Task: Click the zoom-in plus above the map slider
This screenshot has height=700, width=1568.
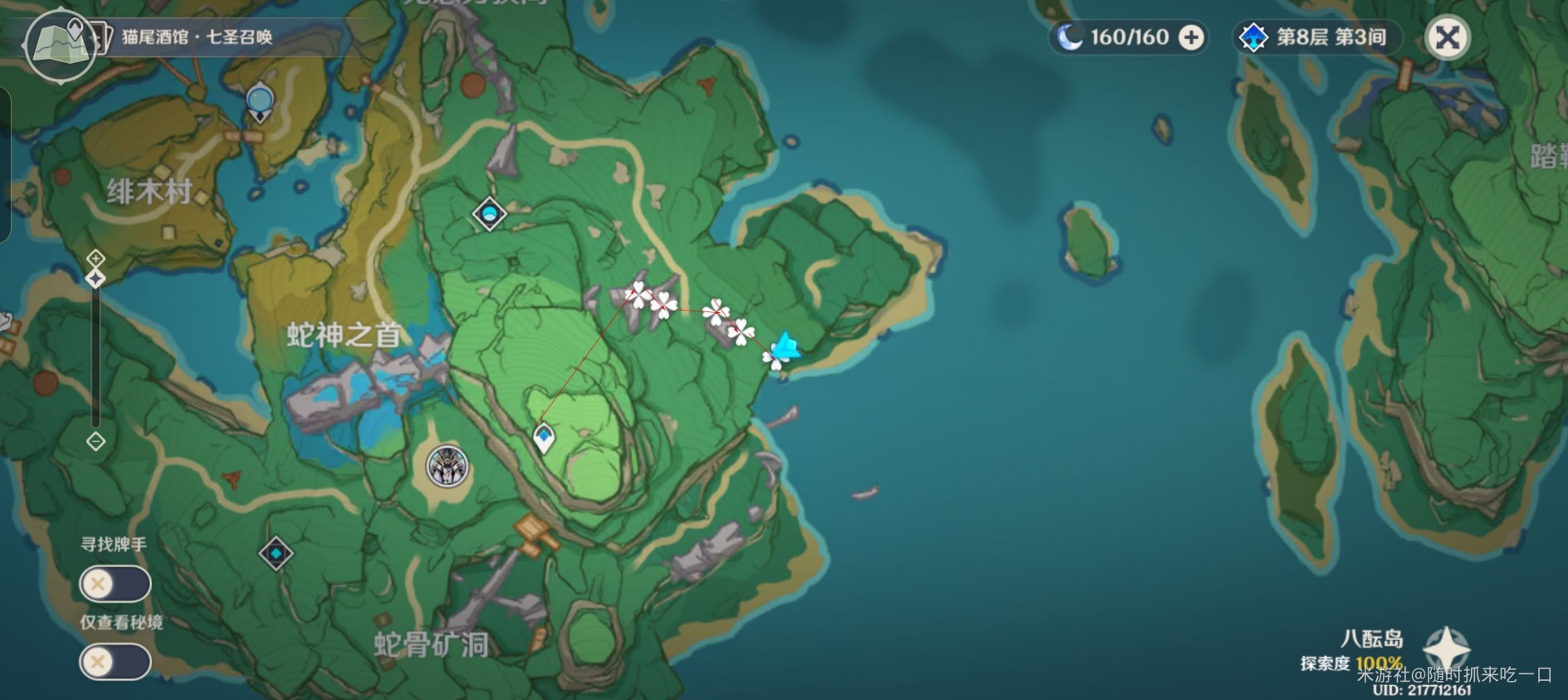Action: tap(95, 257)
